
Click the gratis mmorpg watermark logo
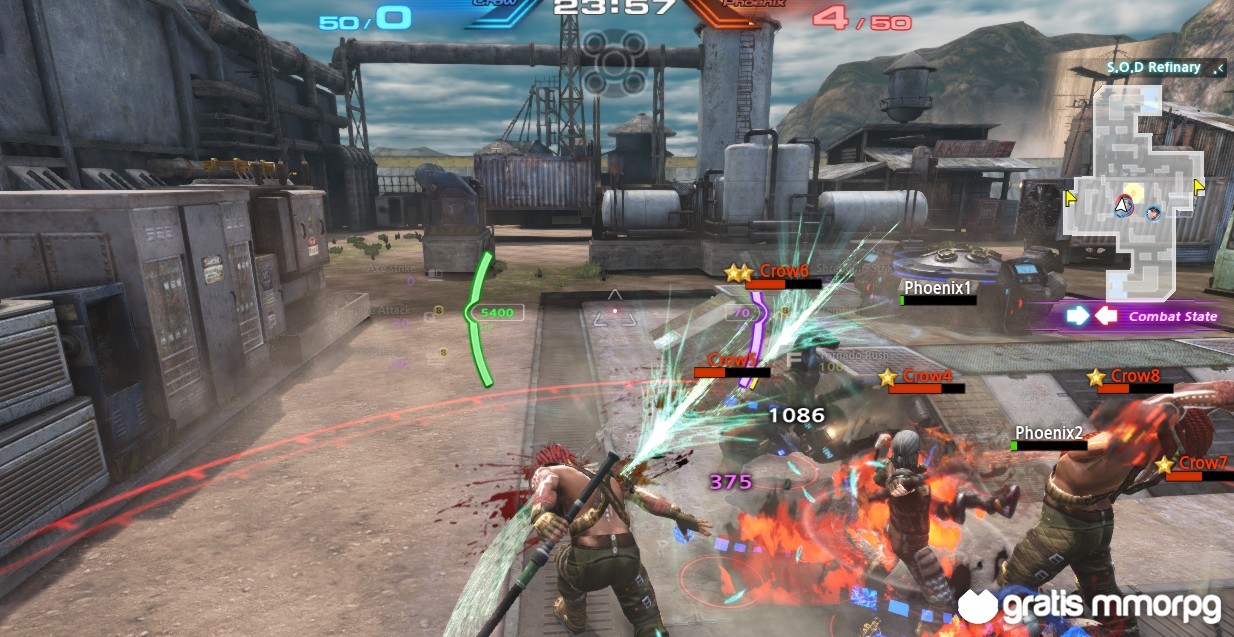(1092, 606)
